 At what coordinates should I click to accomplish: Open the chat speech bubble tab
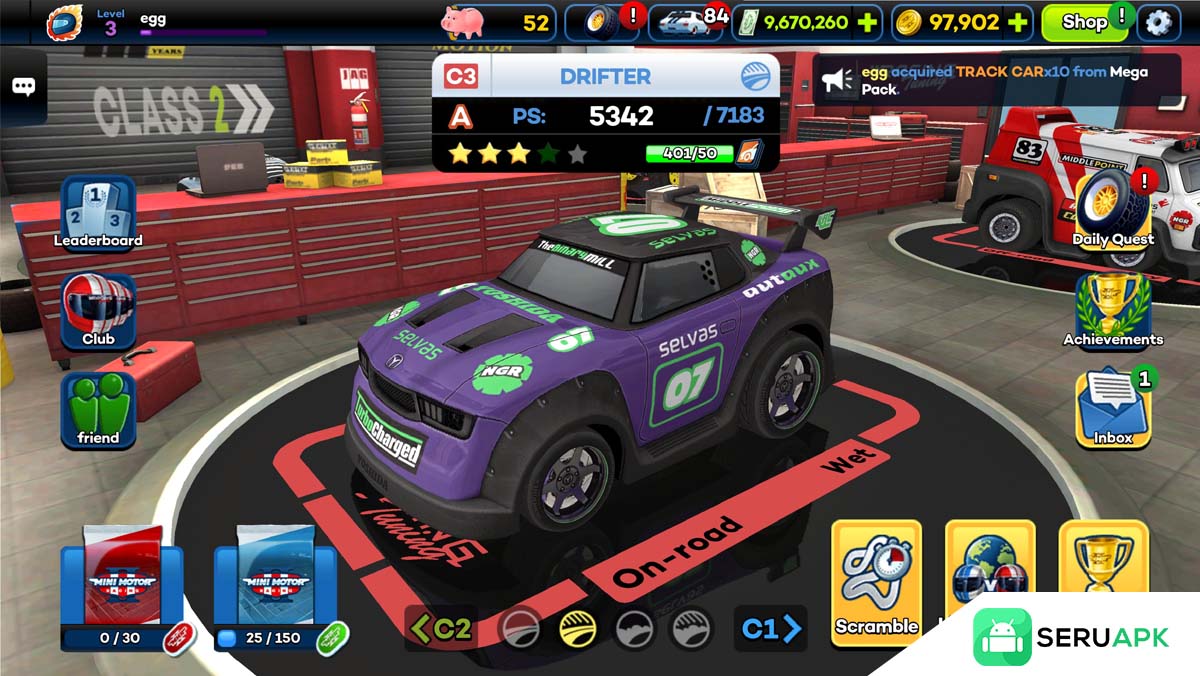pos(23,86)
